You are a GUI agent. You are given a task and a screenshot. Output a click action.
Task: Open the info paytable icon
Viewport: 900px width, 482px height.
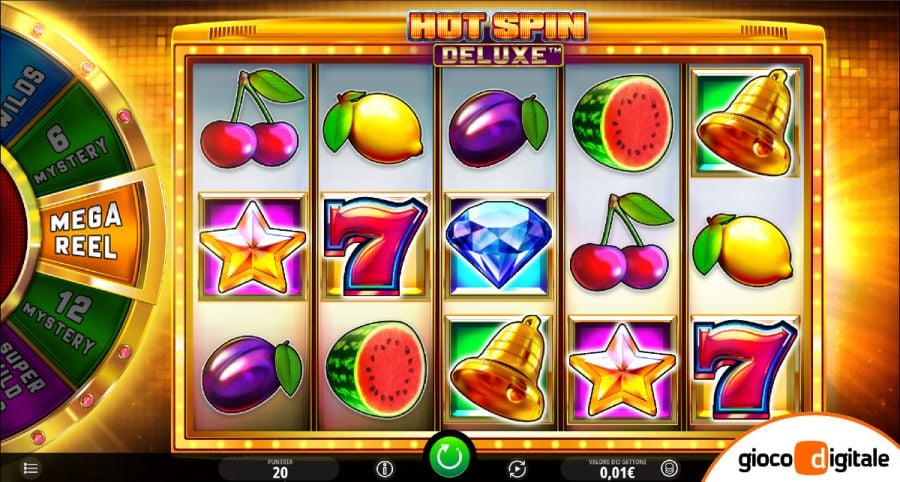[383, 467]
